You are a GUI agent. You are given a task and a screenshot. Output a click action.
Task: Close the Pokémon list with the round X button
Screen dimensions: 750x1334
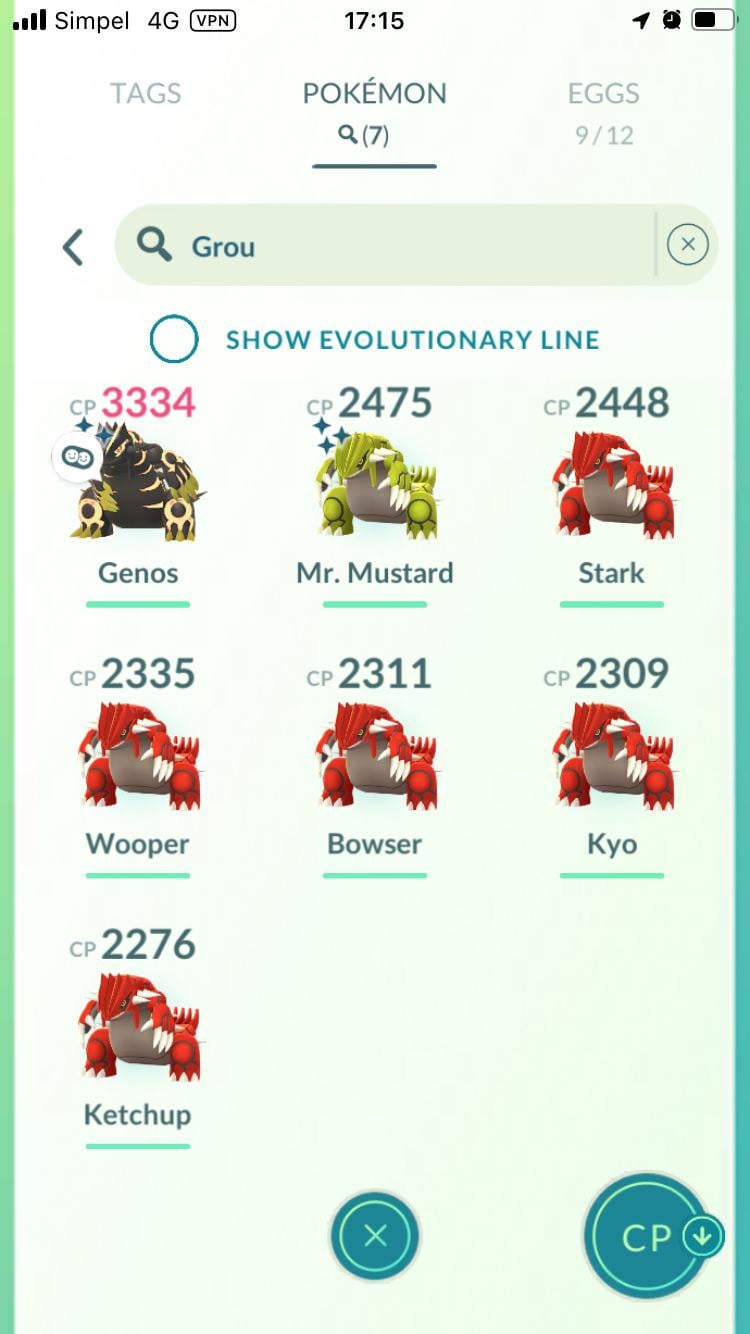click(x=375, y=1236)
